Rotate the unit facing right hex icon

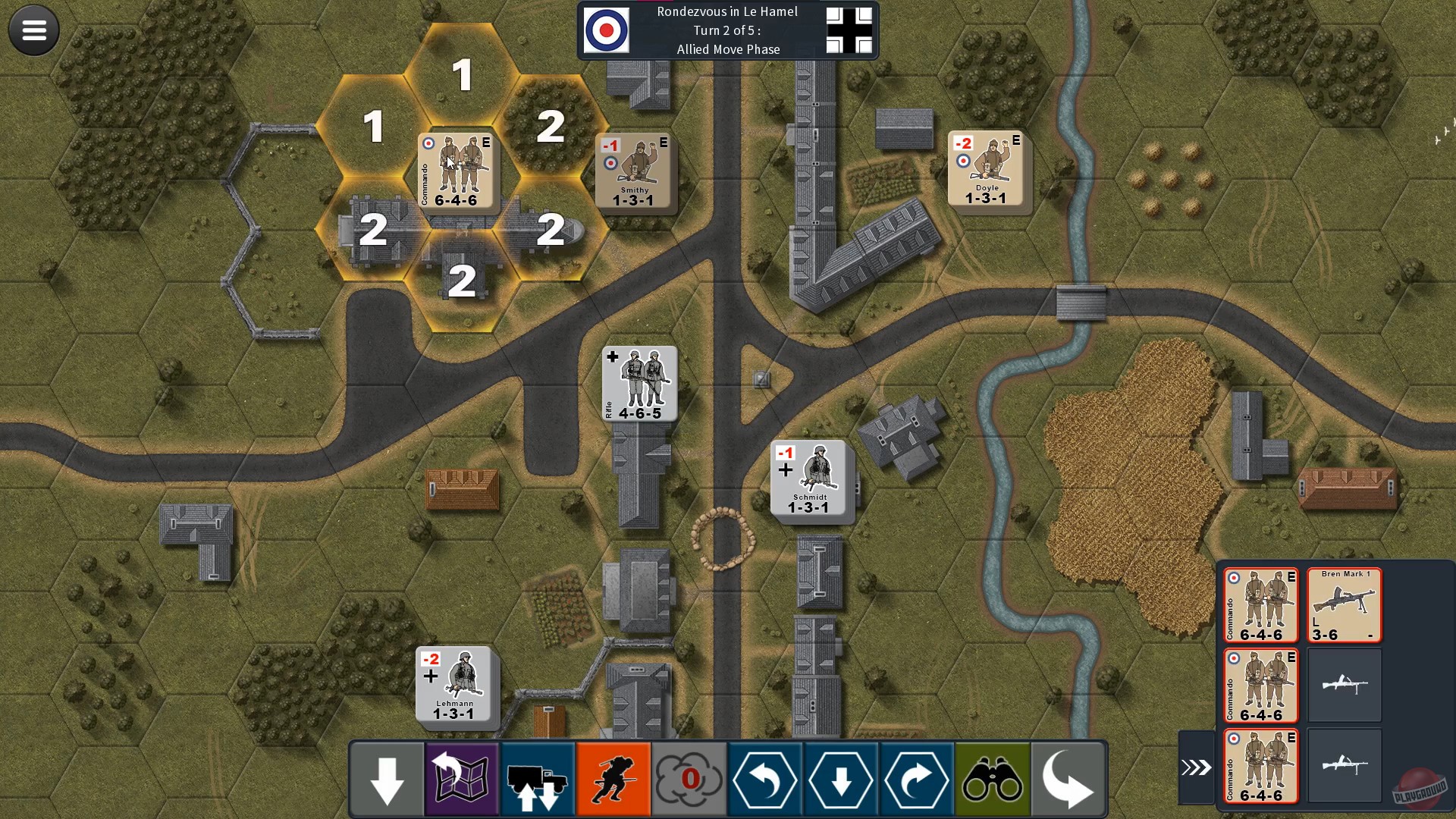pyautogui.click(x=916, y=778)
